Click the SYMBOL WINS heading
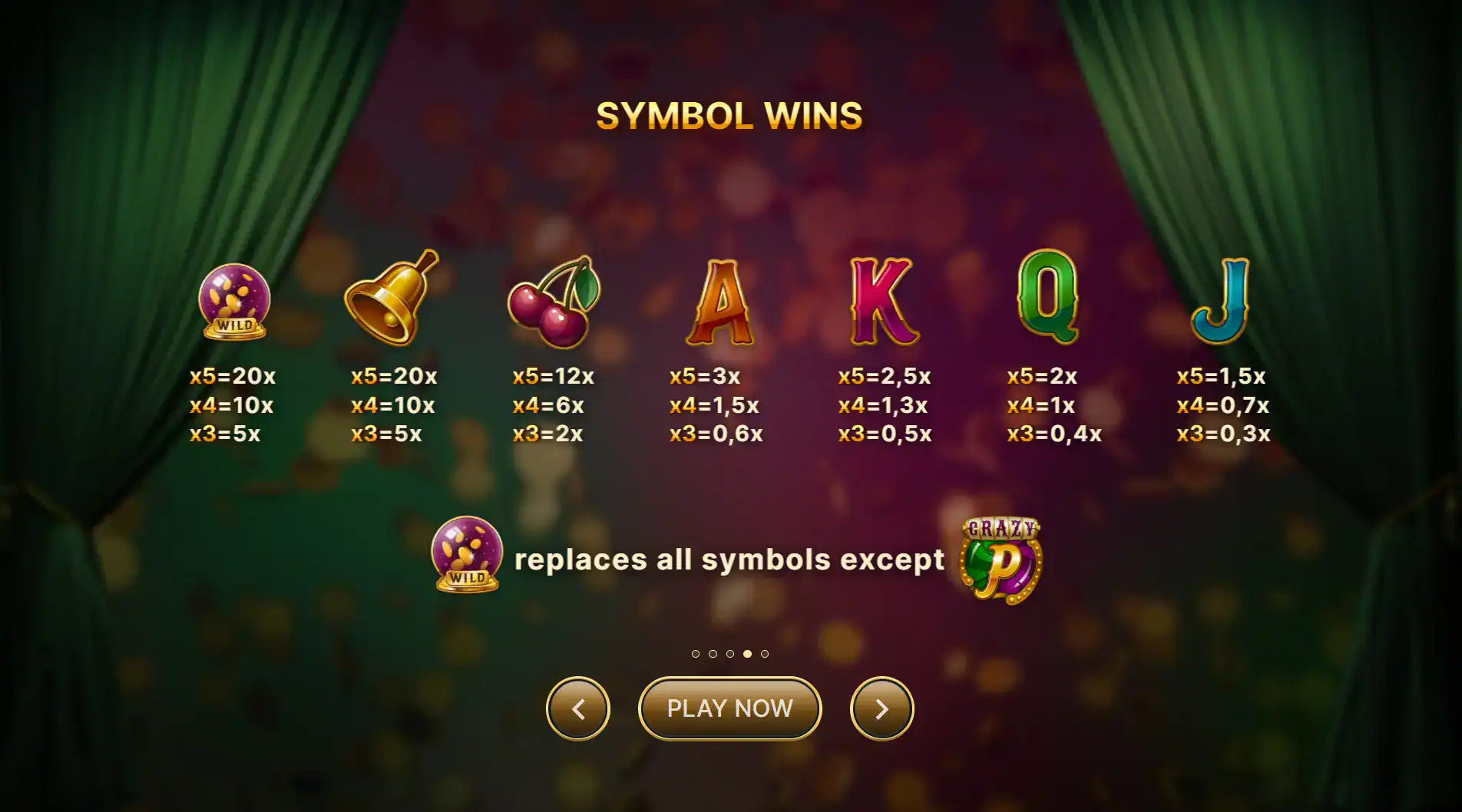 click(x=729, y=115)
